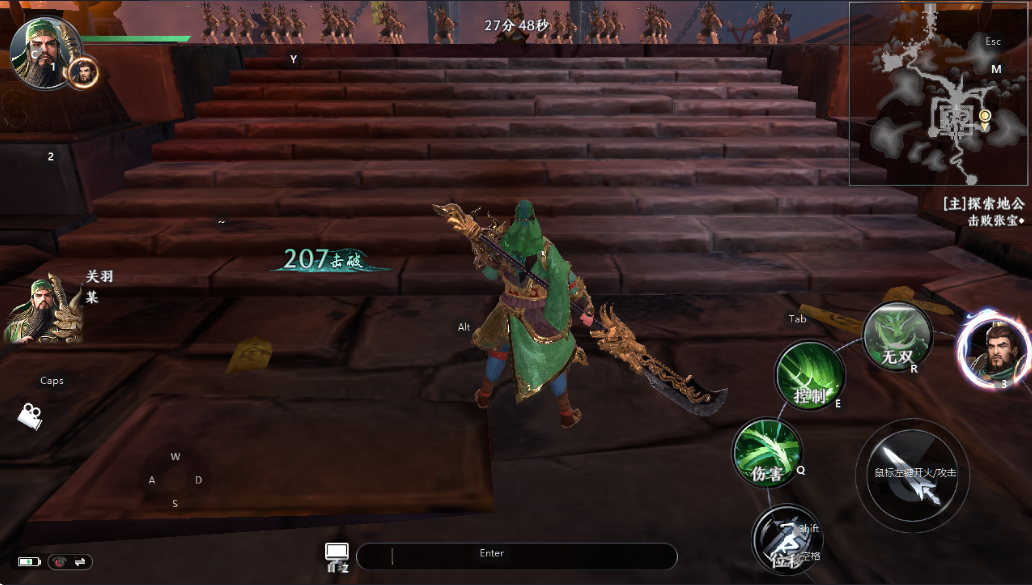Select the small secondary hero portrait
This screenshot has width=1032, height=585.
coord(85,72)
